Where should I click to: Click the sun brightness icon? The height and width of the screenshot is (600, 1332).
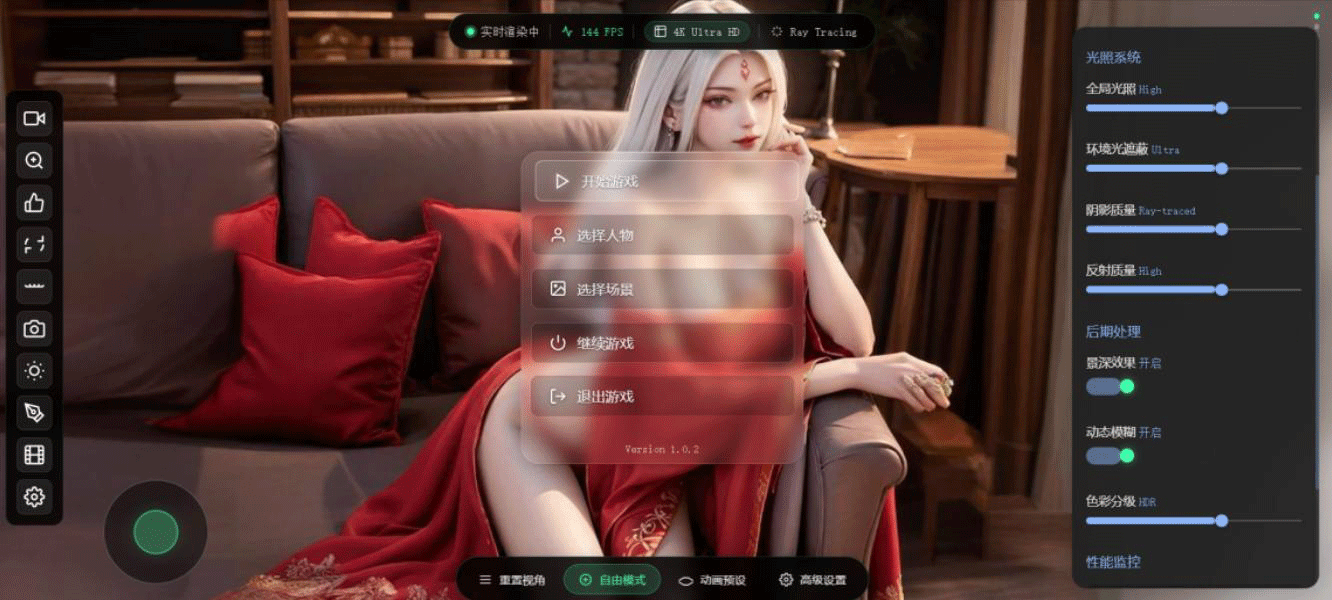coord(34,371)
